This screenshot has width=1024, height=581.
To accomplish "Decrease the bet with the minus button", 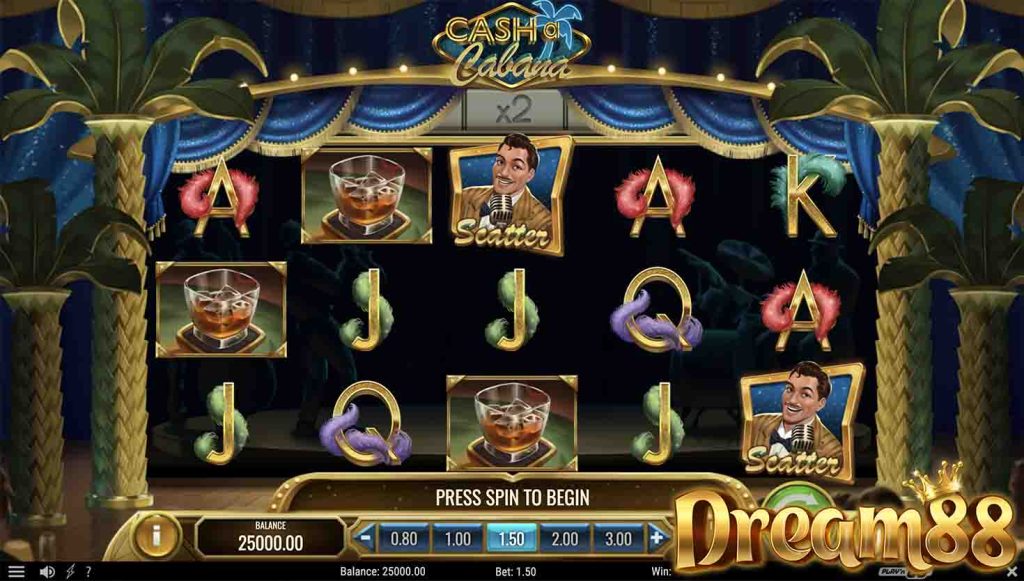I will pos(366,538).
